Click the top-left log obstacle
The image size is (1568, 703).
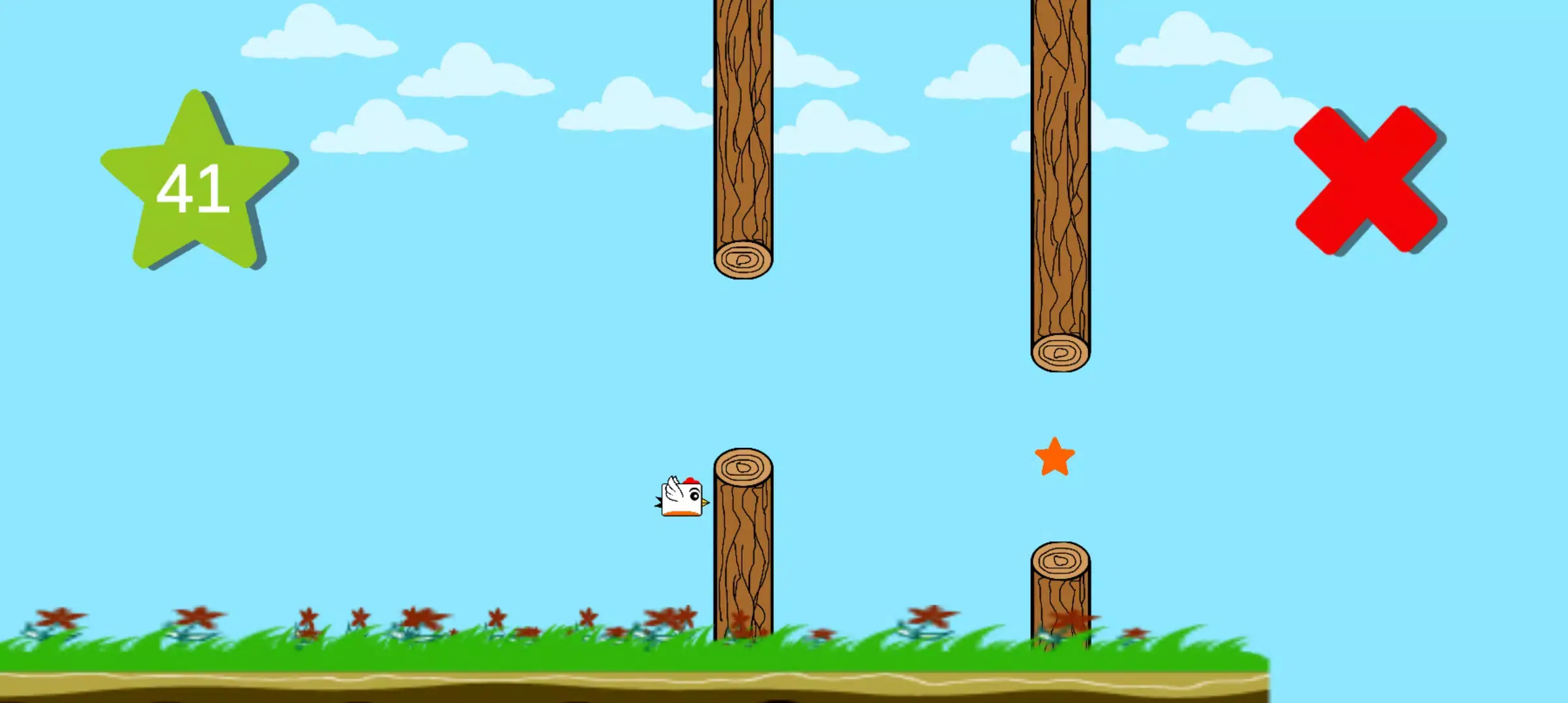[x=742, y=130]
